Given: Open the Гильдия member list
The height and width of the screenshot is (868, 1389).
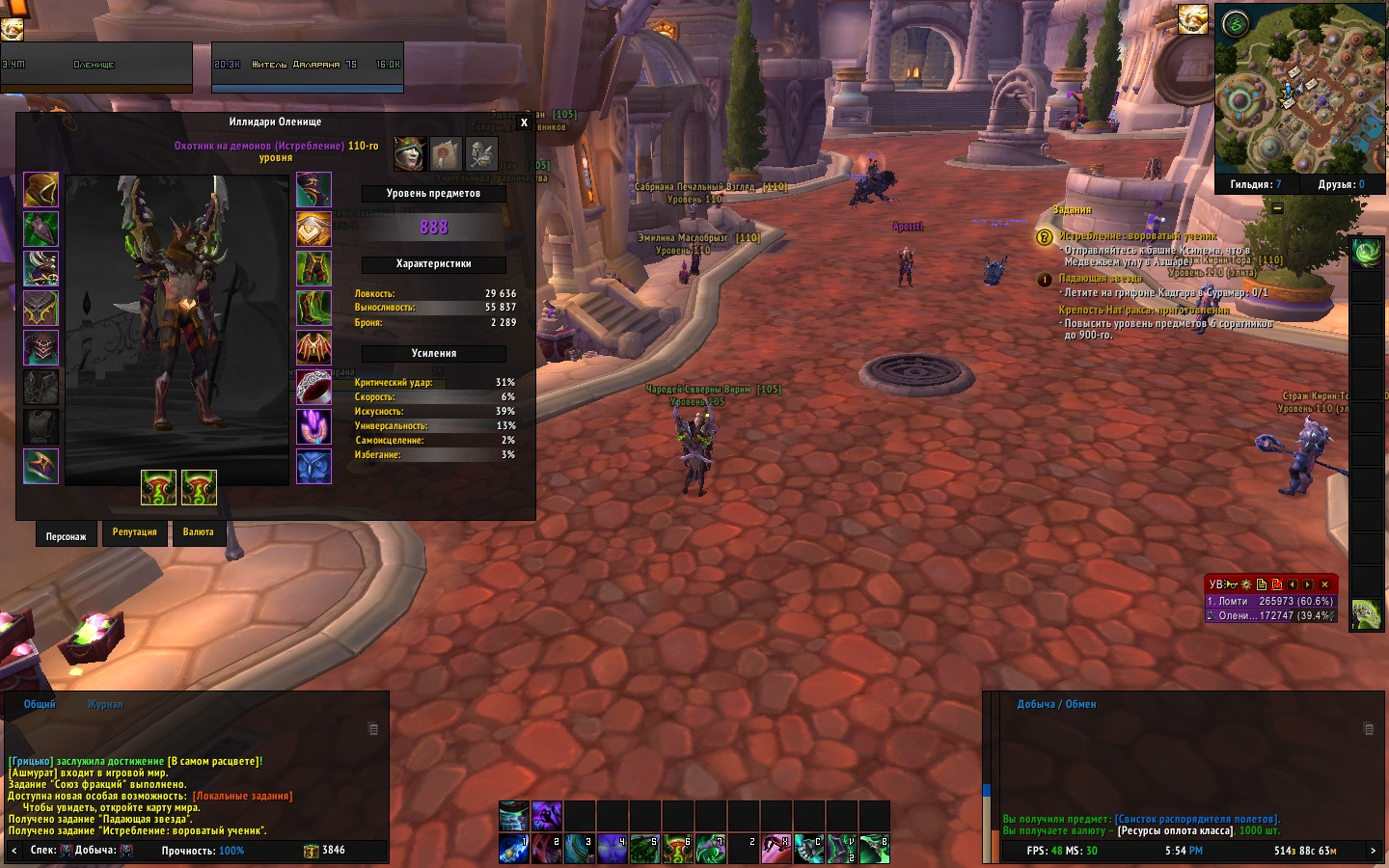Looking at the screenshot, I should tap(1255, 184).
